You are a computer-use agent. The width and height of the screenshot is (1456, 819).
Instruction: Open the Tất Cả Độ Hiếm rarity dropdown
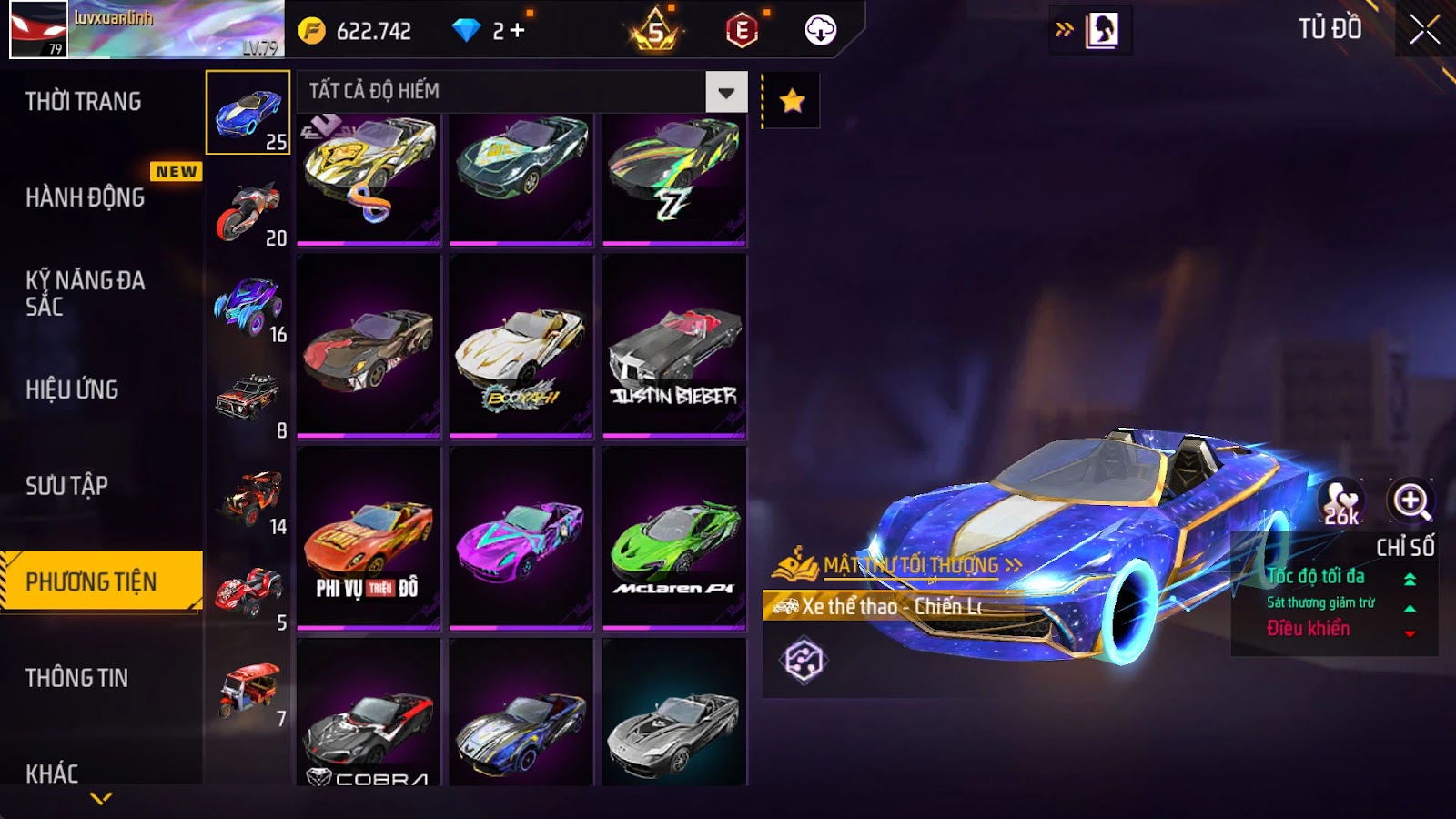click(725, 92)
